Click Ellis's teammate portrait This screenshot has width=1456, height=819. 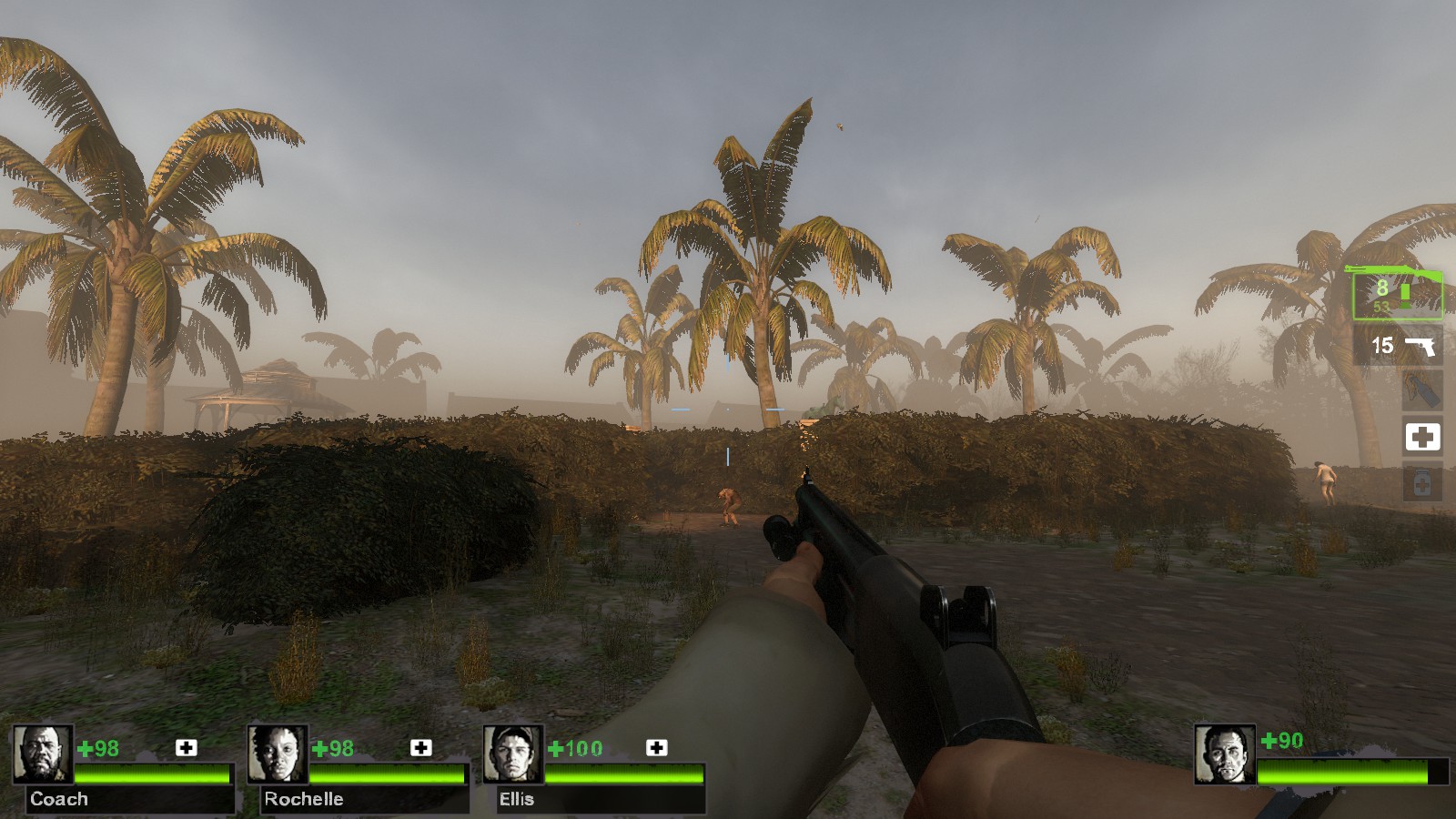pos(513,754)
